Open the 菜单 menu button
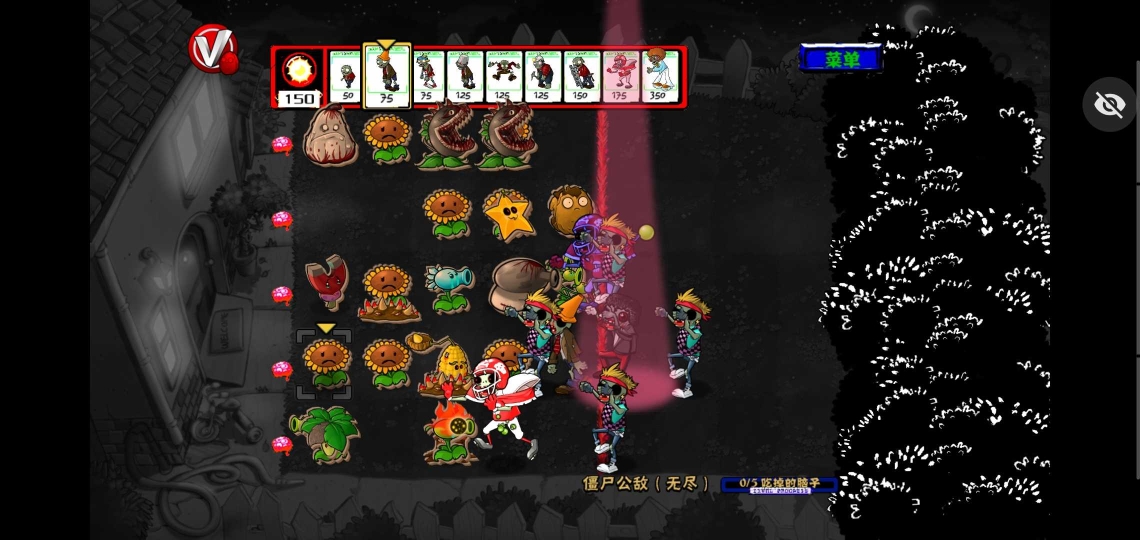1140x540 pixels. pos(841,59)
